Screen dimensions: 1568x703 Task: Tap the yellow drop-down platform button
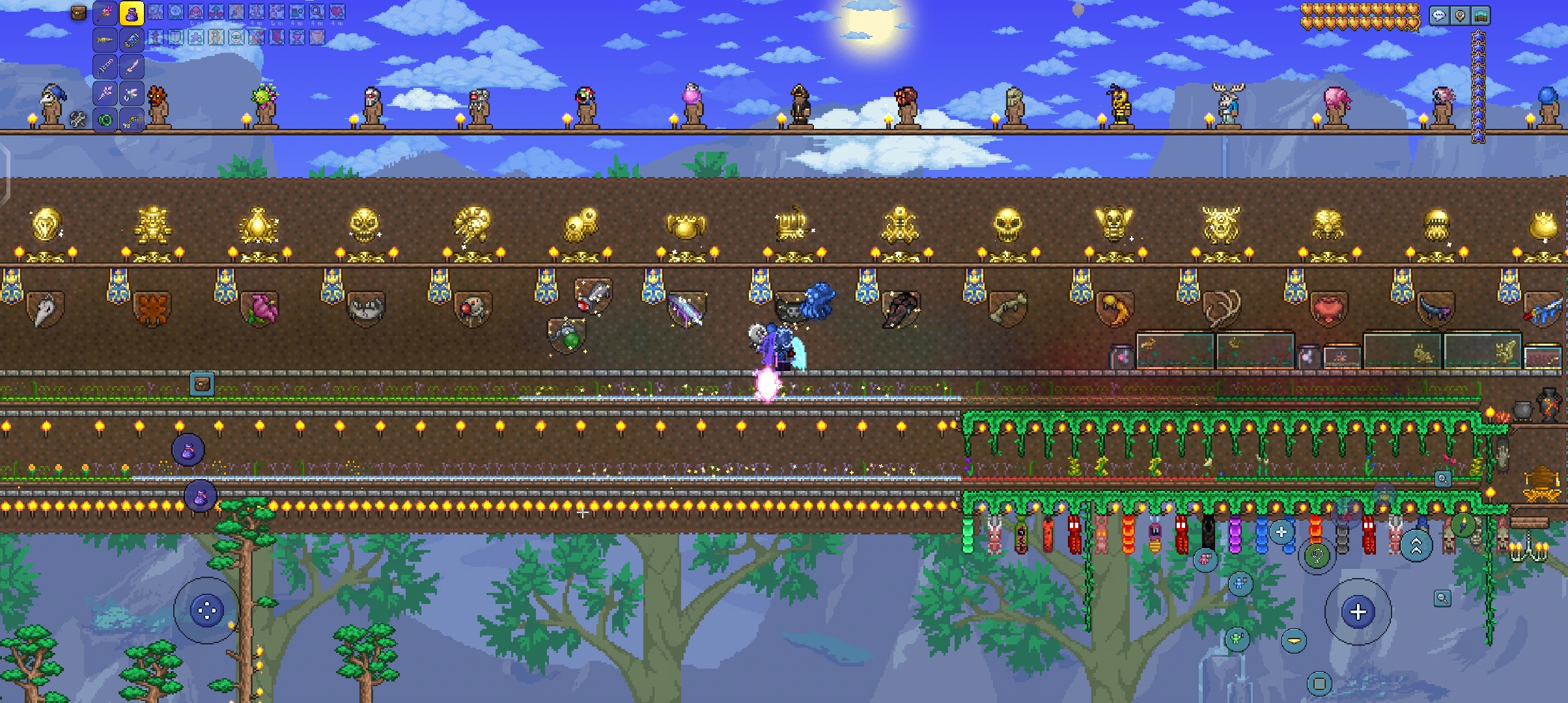coord(1294,641)
